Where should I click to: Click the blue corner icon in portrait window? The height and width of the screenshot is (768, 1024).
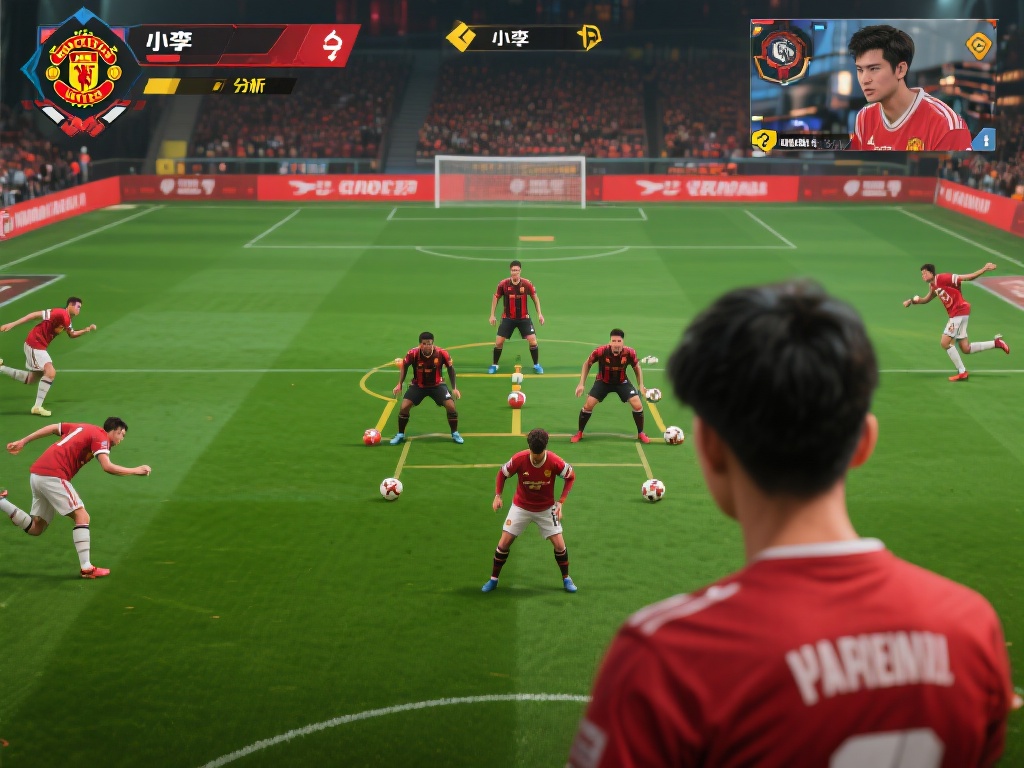pyautogui.click(x=983, y=139)
